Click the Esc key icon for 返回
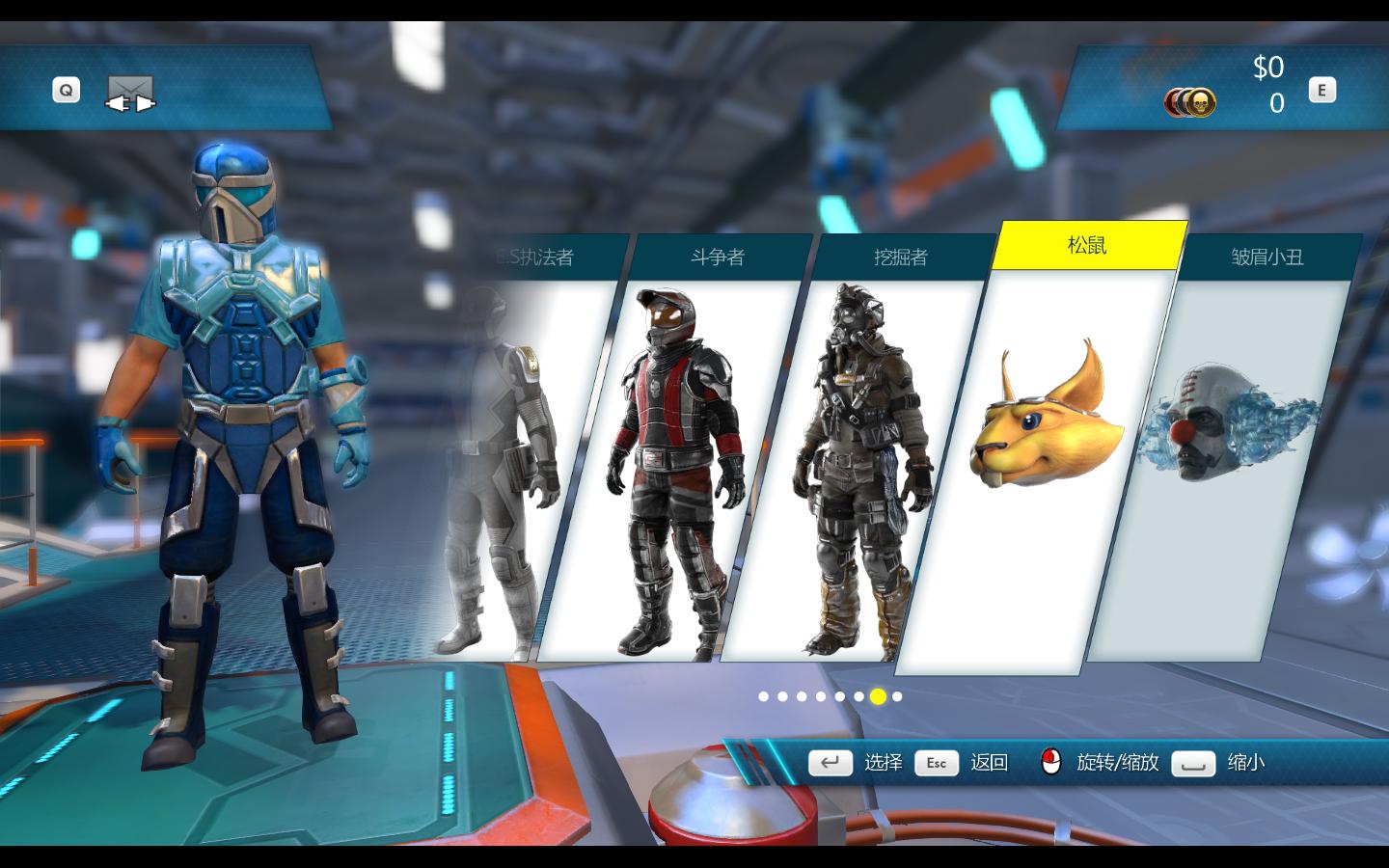Image resolution: width=1389 pixels, height=868 pixels. pos(935,763)
